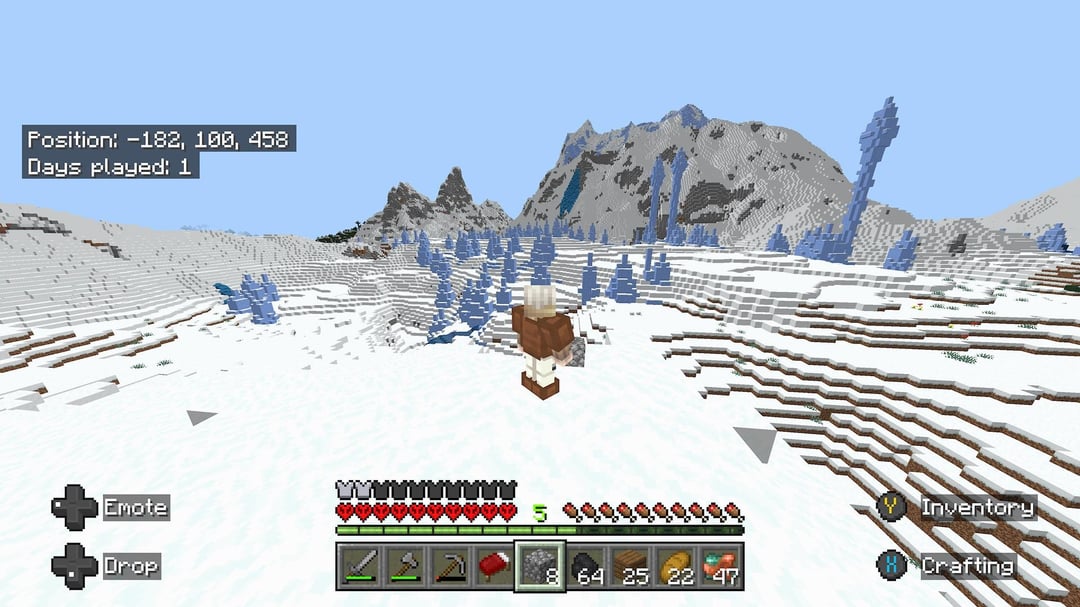This screenshot has height=607, width=1080.
Task: Select the stone axe hotbar slot
Action: (403, 567)
